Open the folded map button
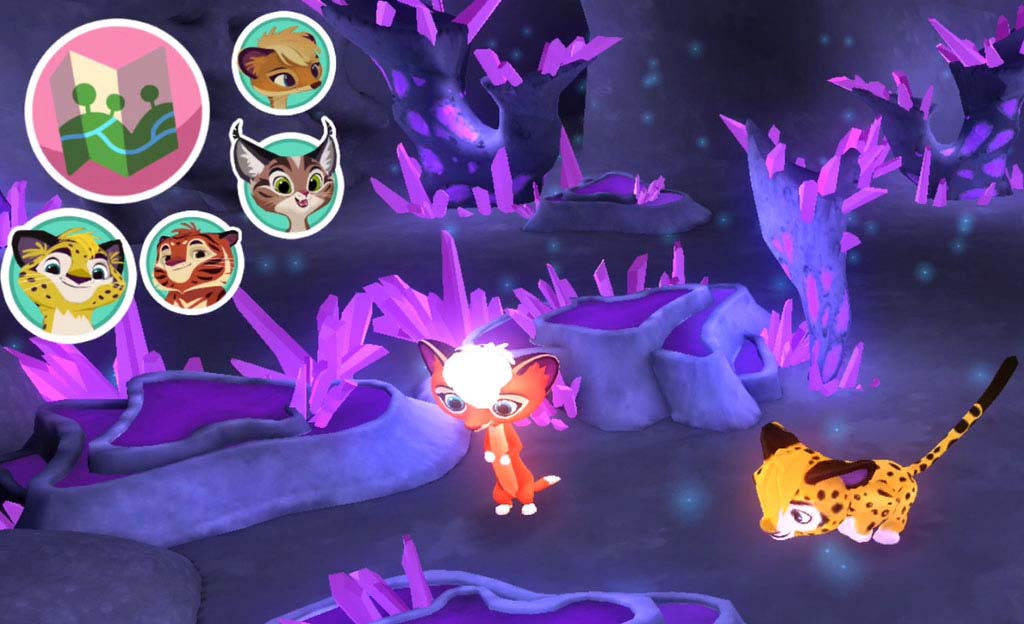This screenshot has width=1024, height=624. pyautogui.click(x=116, y=111)
